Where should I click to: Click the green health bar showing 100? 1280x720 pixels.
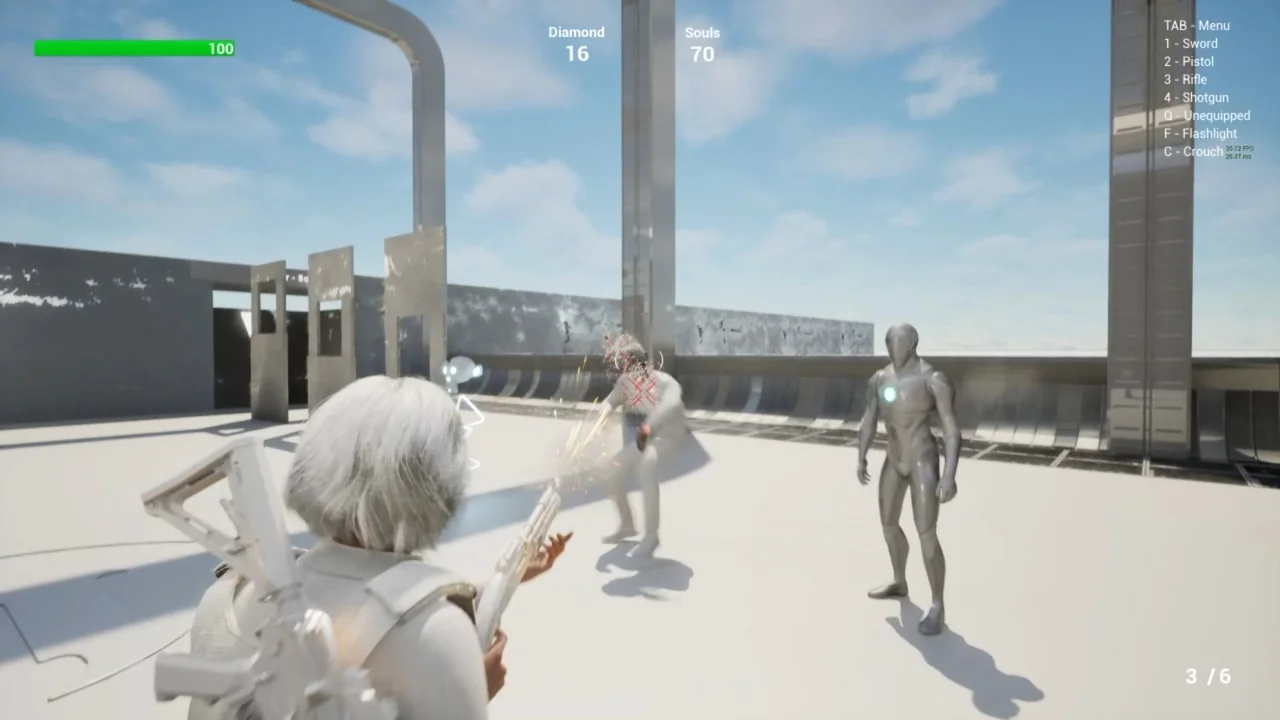tap(135, 48)
